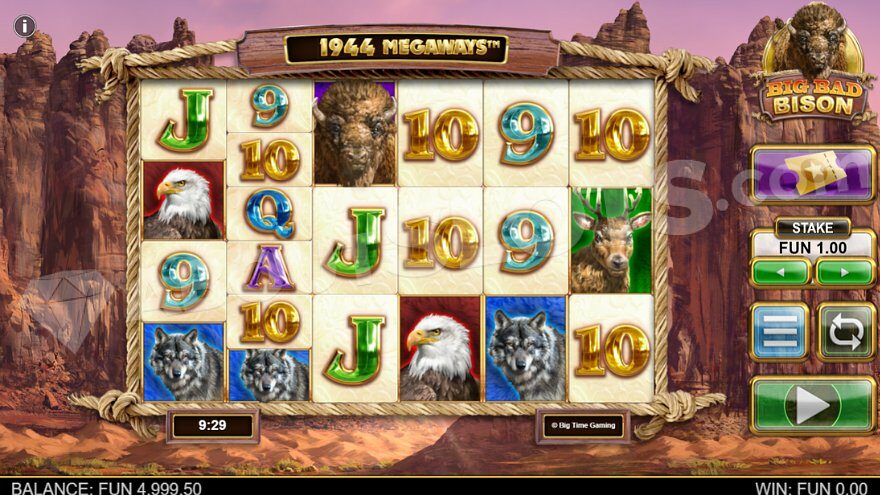Open the info panel with the i icon

pyautogui.click(x=24, y=26)
